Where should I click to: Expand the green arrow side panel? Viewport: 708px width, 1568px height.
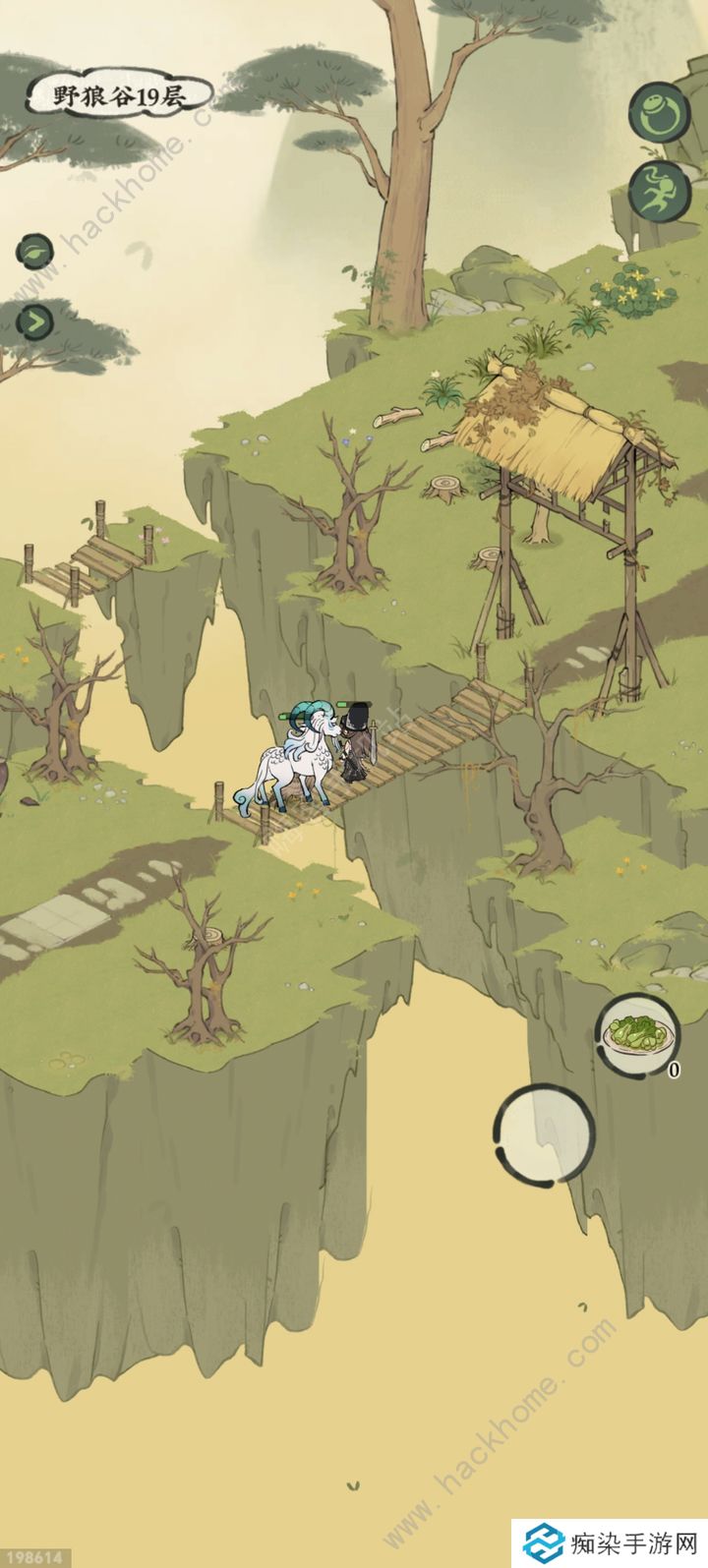tap(34, 320)
